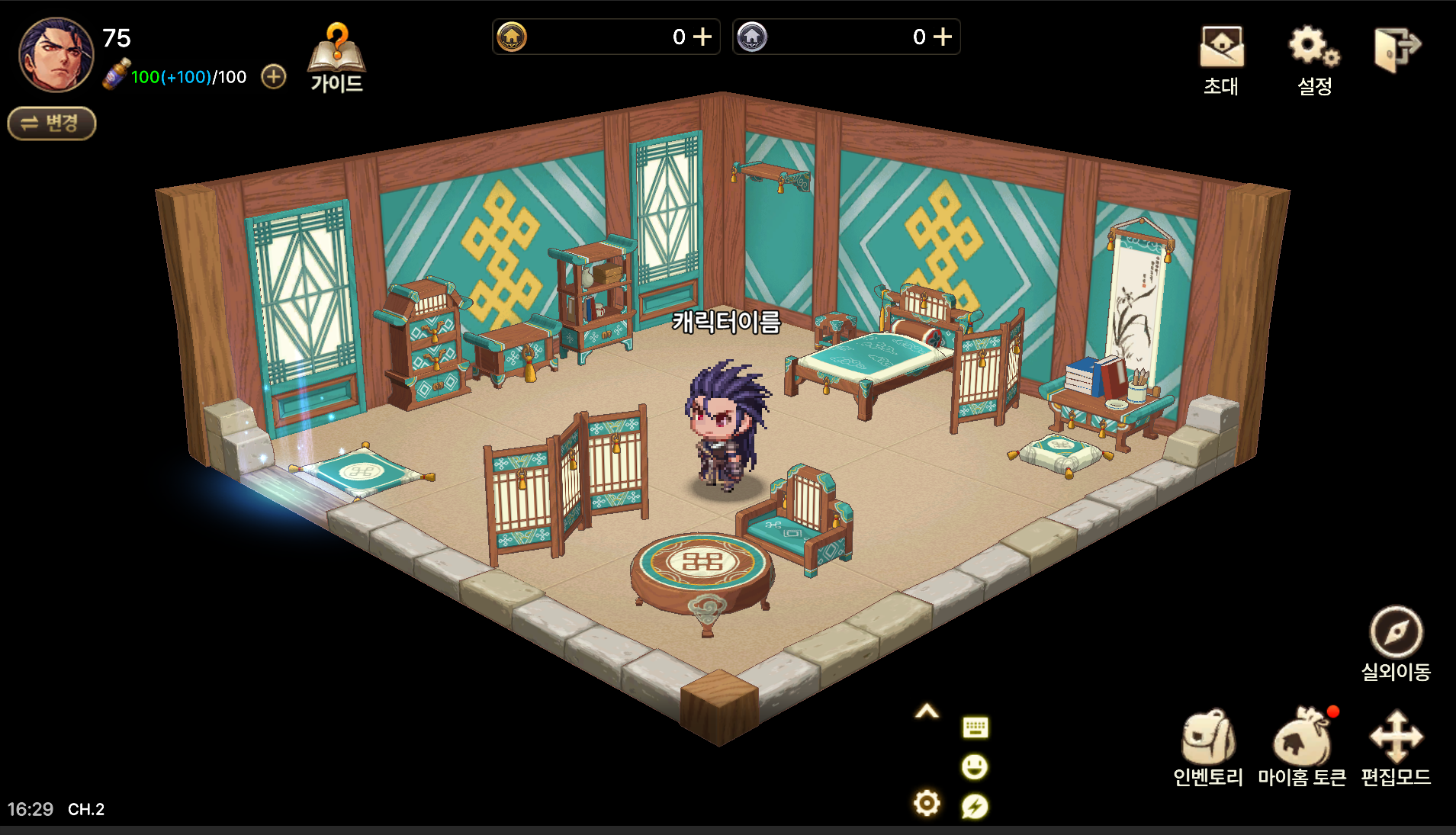Open the 가이드 guide book

coord(336,59)
